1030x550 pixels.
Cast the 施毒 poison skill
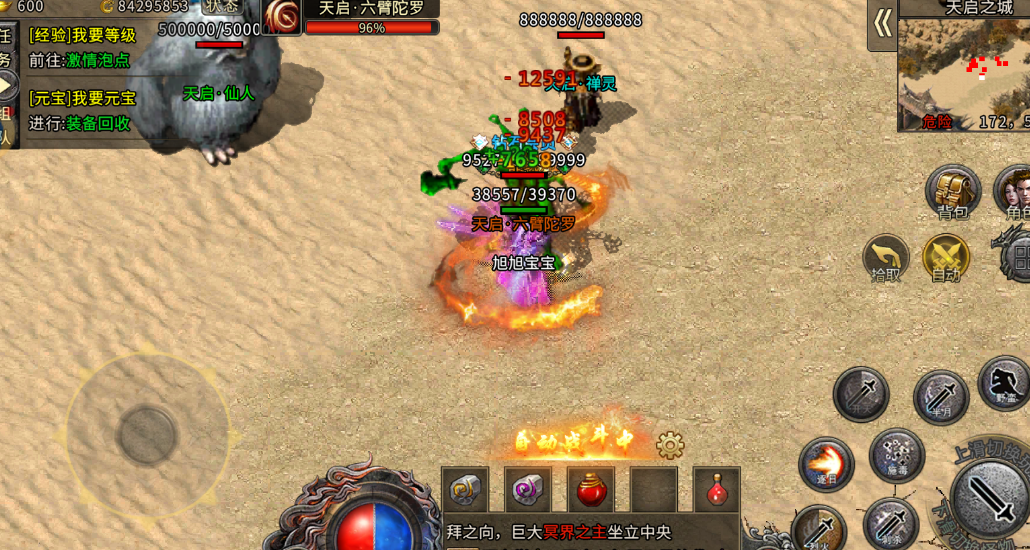(897, 455)
